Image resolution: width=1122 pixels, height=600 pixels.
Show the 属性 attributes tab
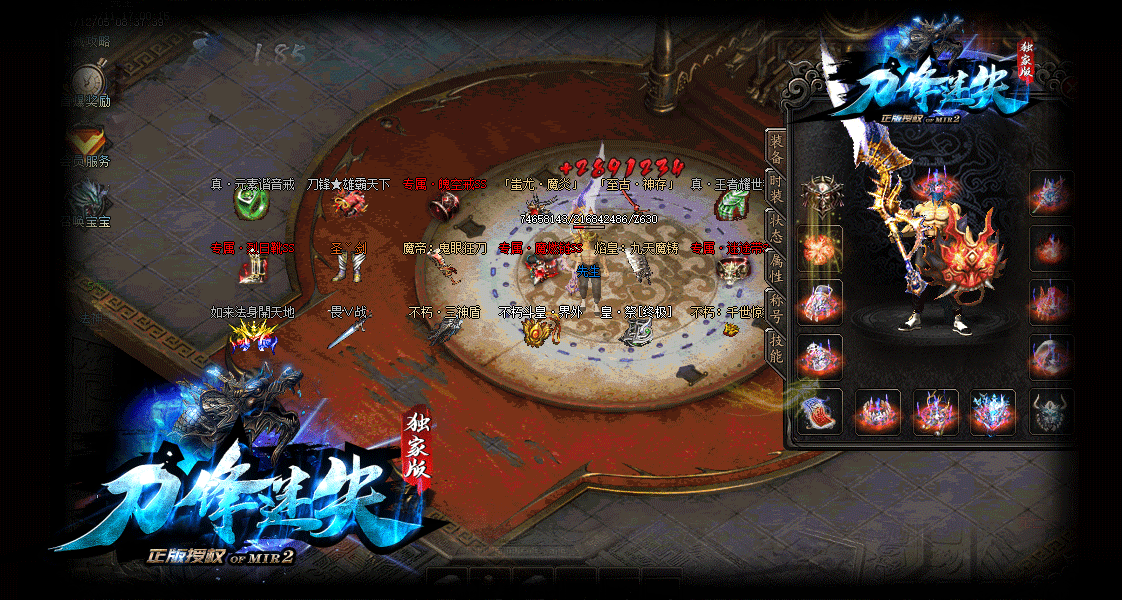coord(776,266)
